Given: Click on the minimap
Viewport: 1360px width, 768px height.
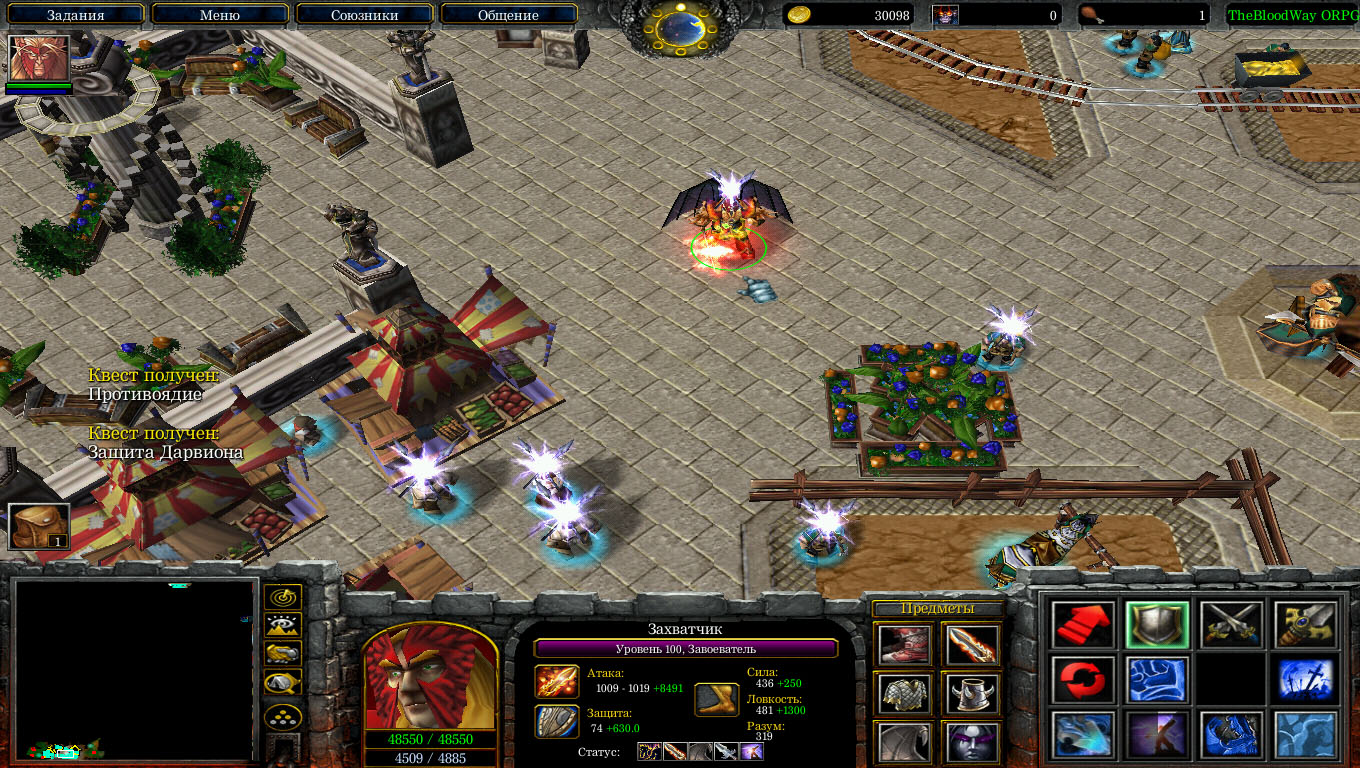Looking at the screenshot, I should pyautogui.click(x=135, y=670).
